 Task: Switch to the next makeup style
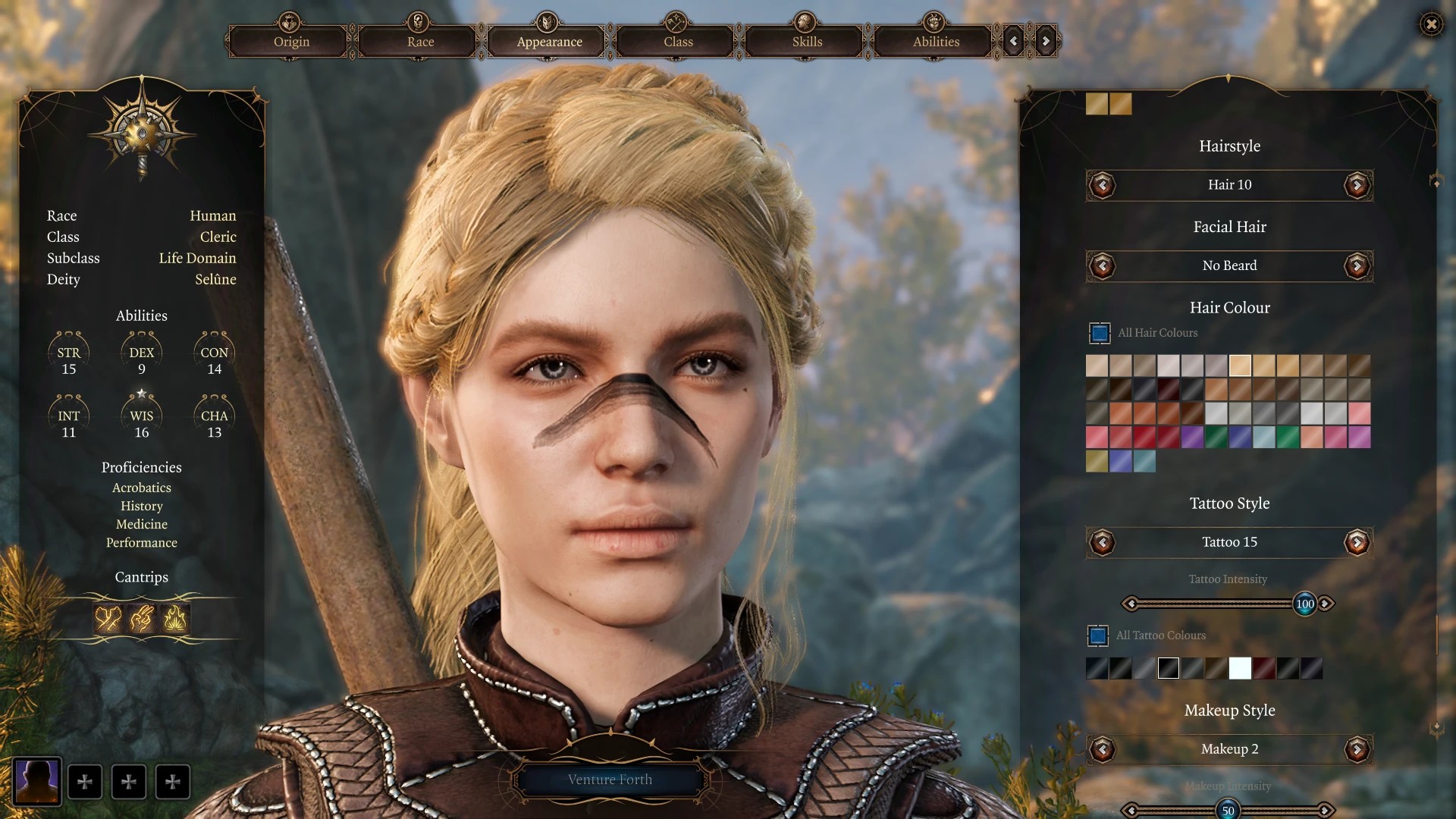[1357, 750]
